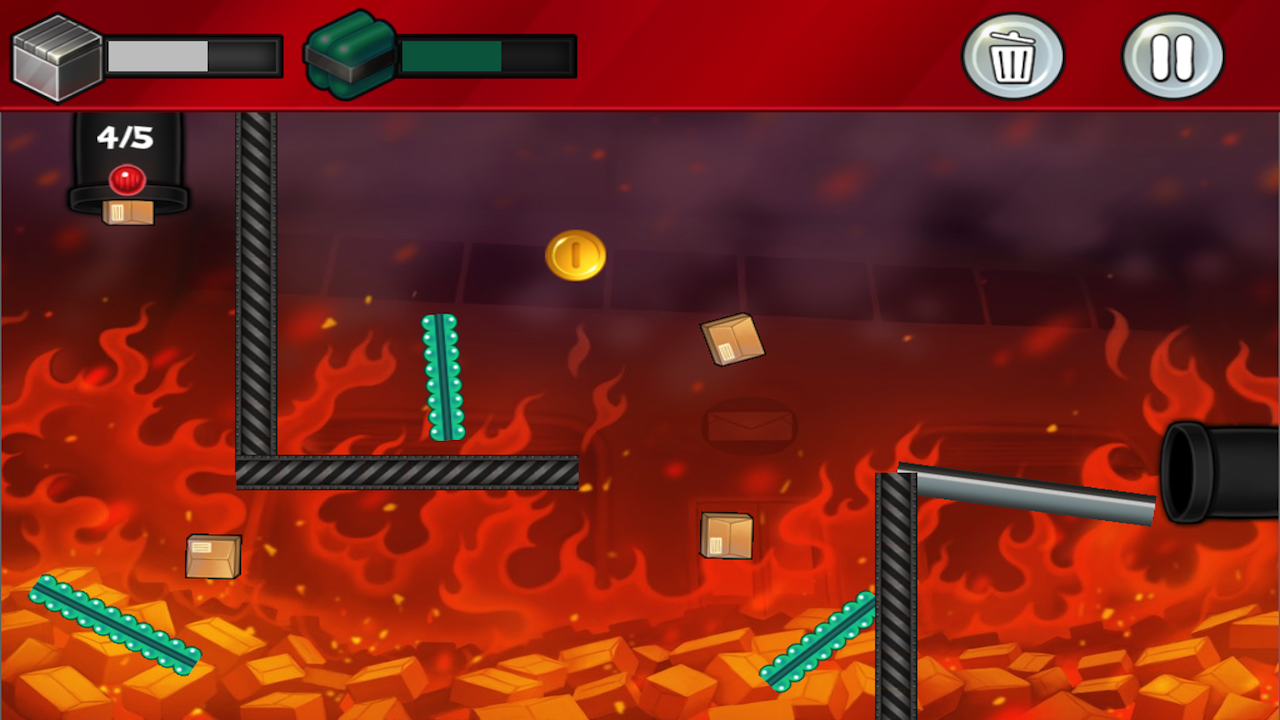The width and height of the screenshot is (1280, 720).
Task: Click the faded envelope symbol mid-screen
Action: (x=750, y=426)
